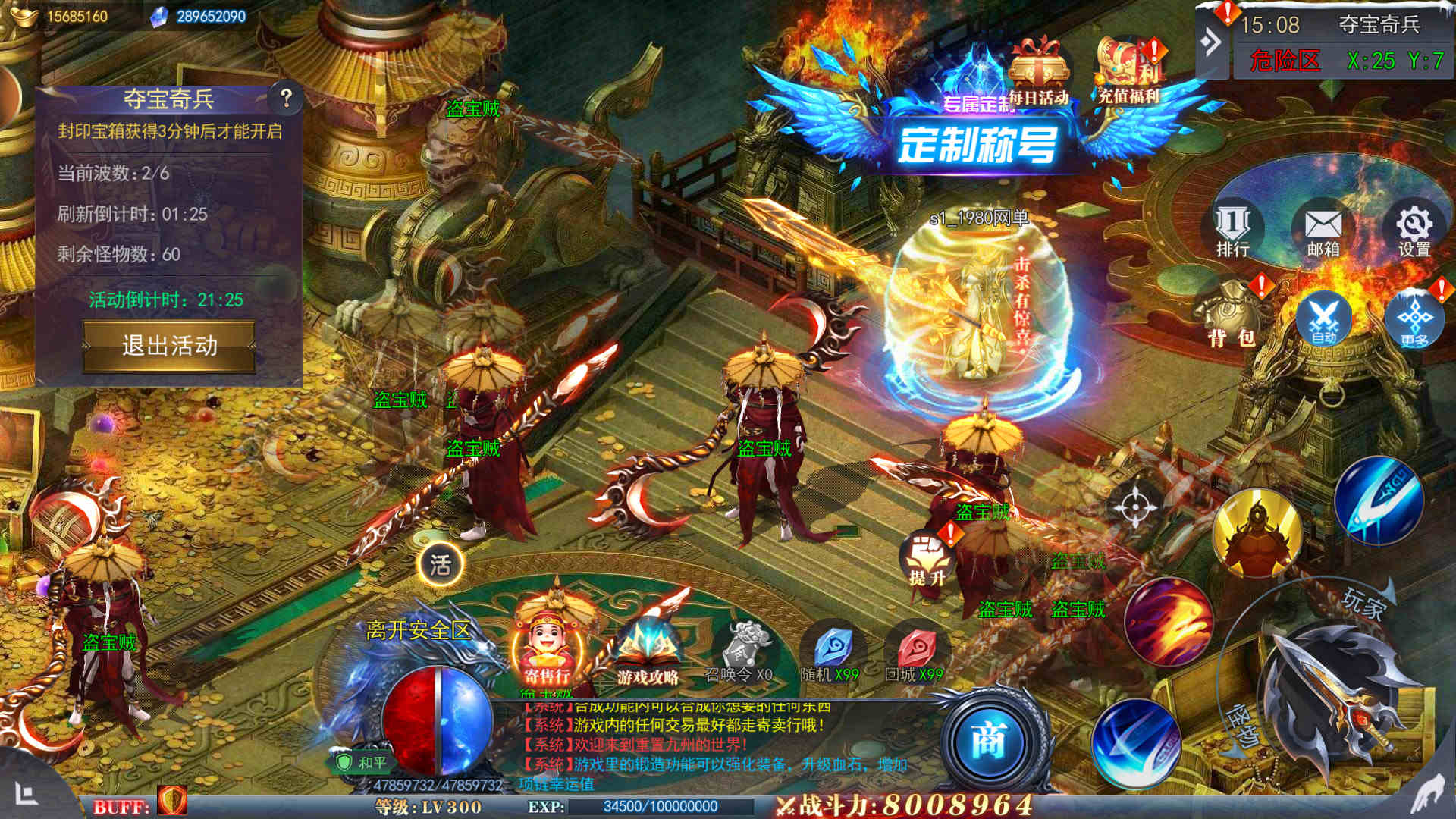Toggle the 和平 peace attack mode
Screen dimensions: 1456x819
click(x=362, y=762)
